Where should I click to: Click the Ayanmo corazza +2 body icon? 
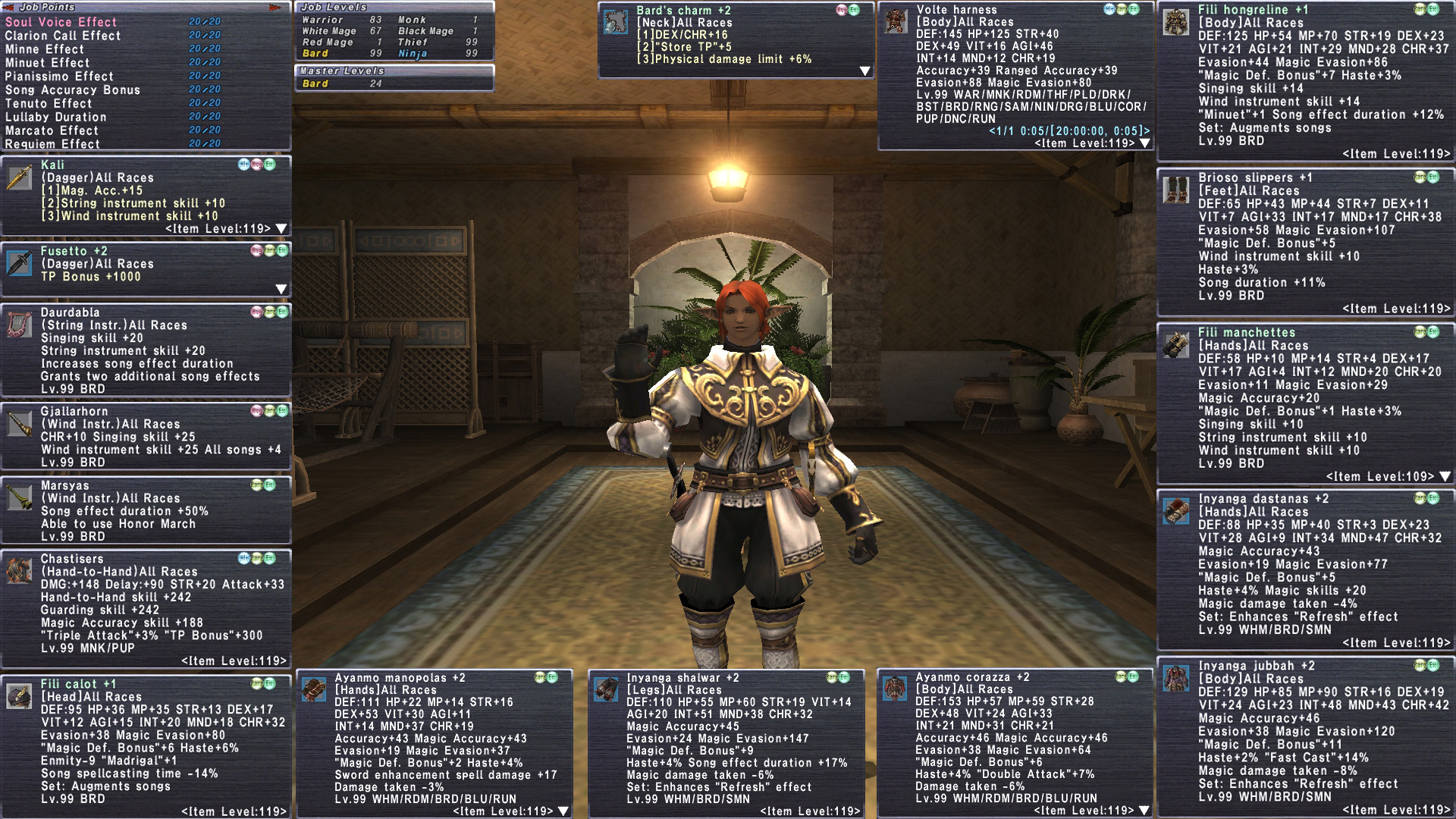(x=895, y=689)
